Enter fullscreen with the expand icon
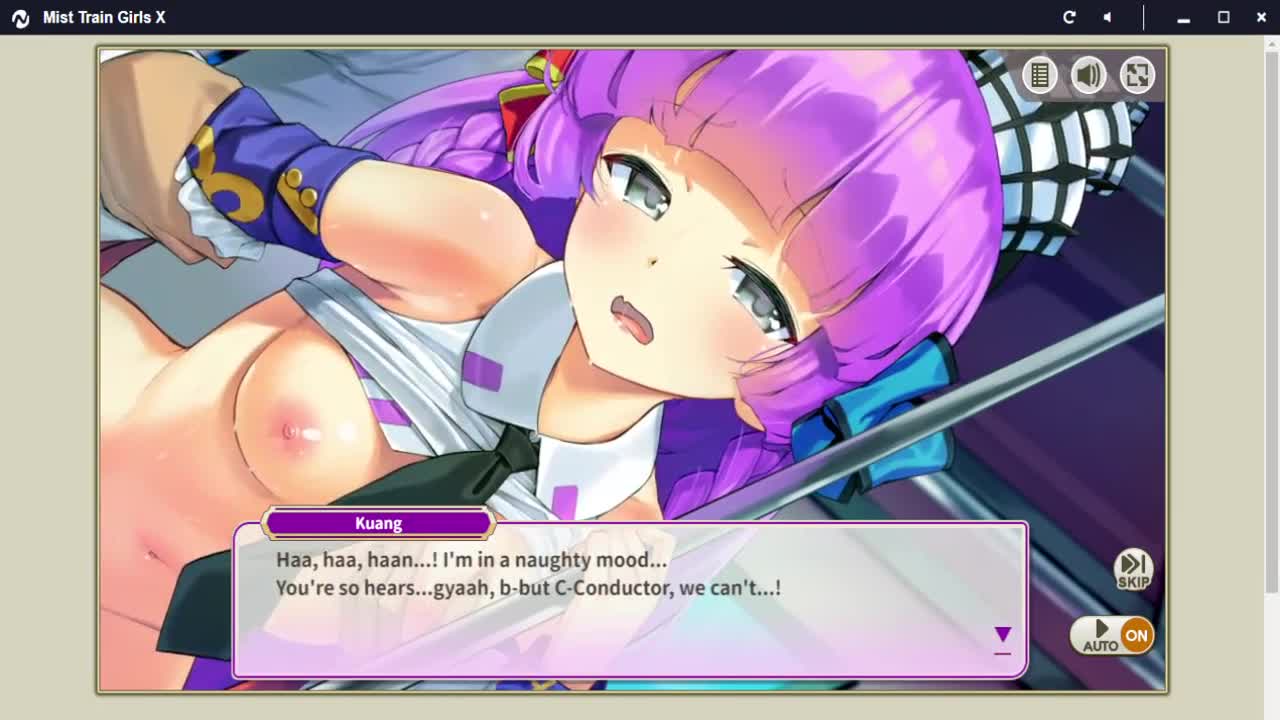1280x720 pixels. [x=1137, y=75]
